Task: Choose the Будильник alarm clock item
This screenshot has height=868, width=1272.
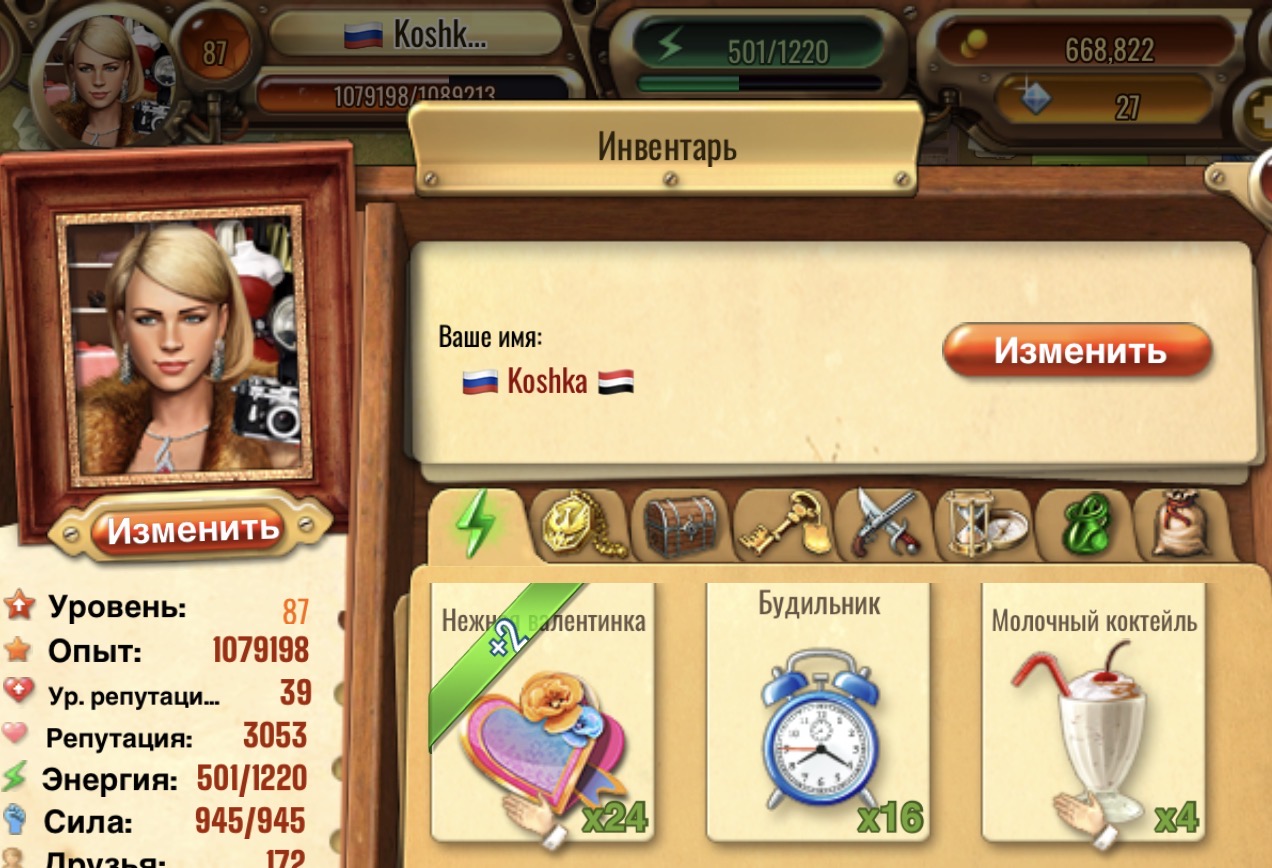Action: tap(818, 715)
